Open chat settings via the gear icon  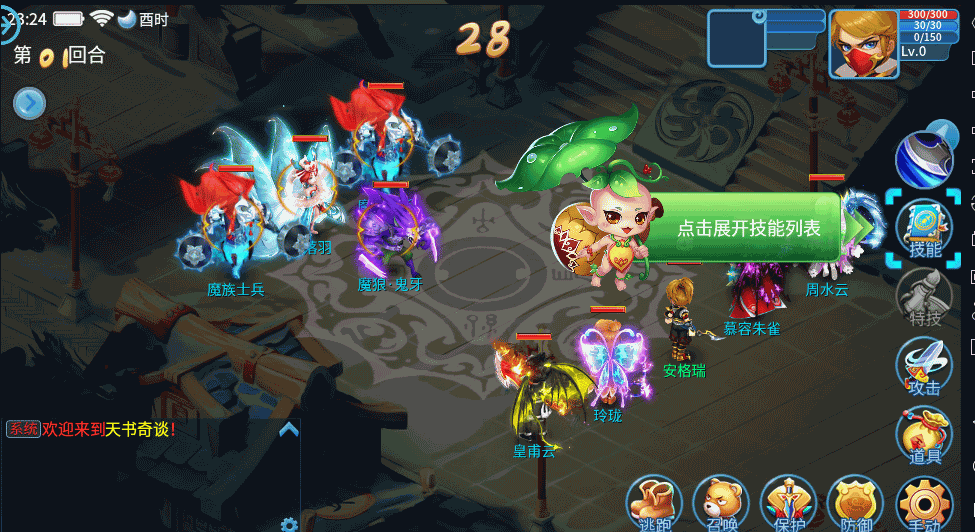tap(289, 524)
